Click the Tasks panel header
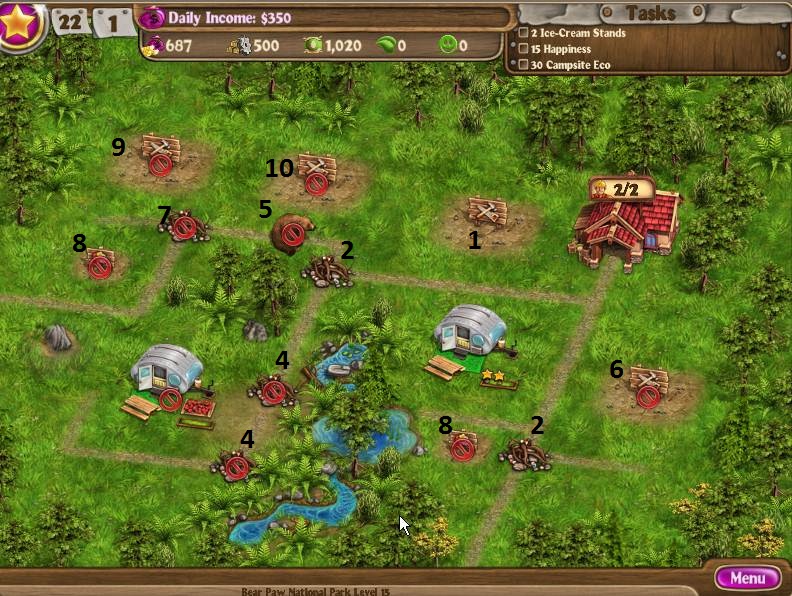The height and width of the screenshot is (596, 792). tap(650, 13)
